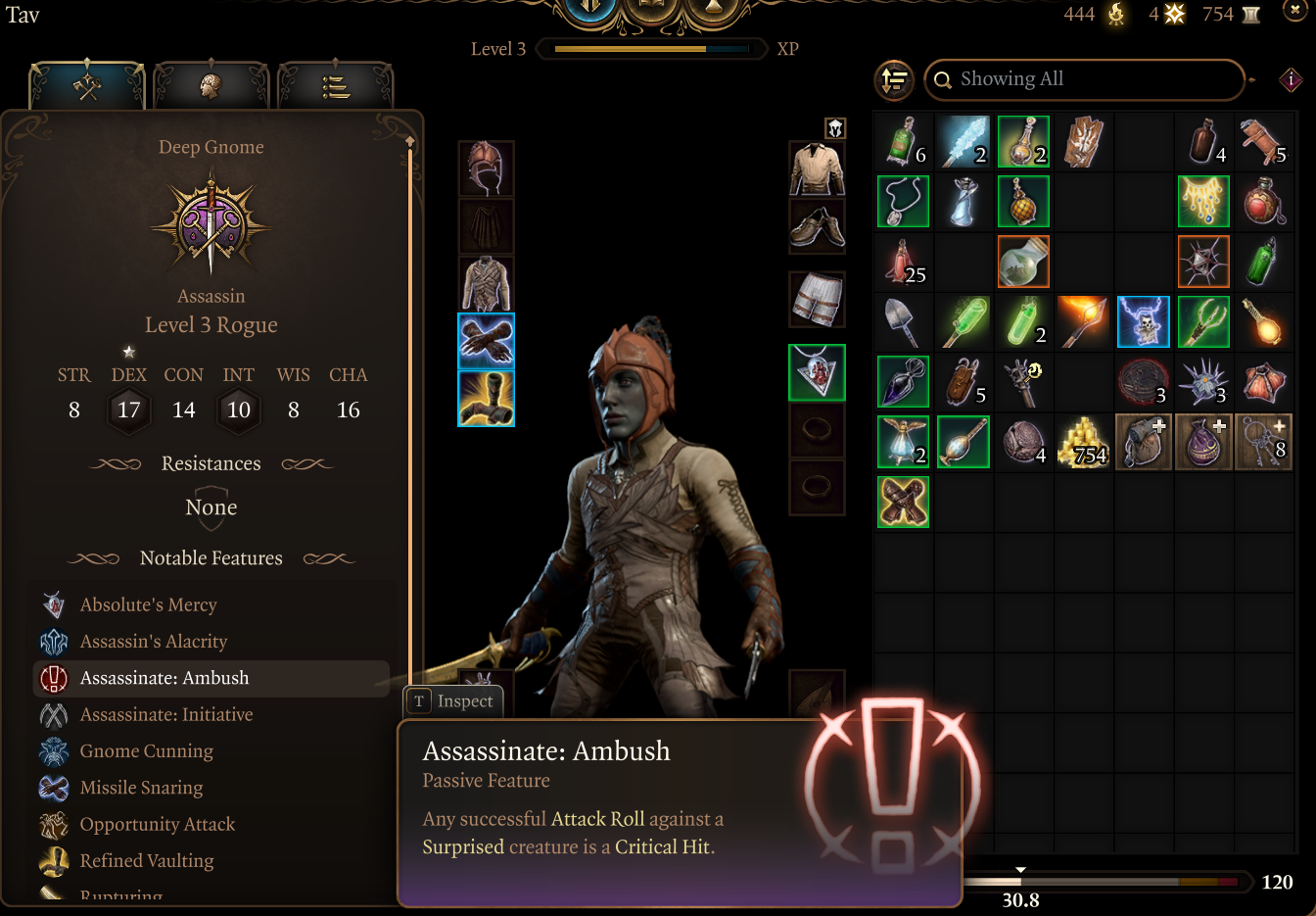
Task: Choose Assassinate: Initiative feature row
Action: 165,715
